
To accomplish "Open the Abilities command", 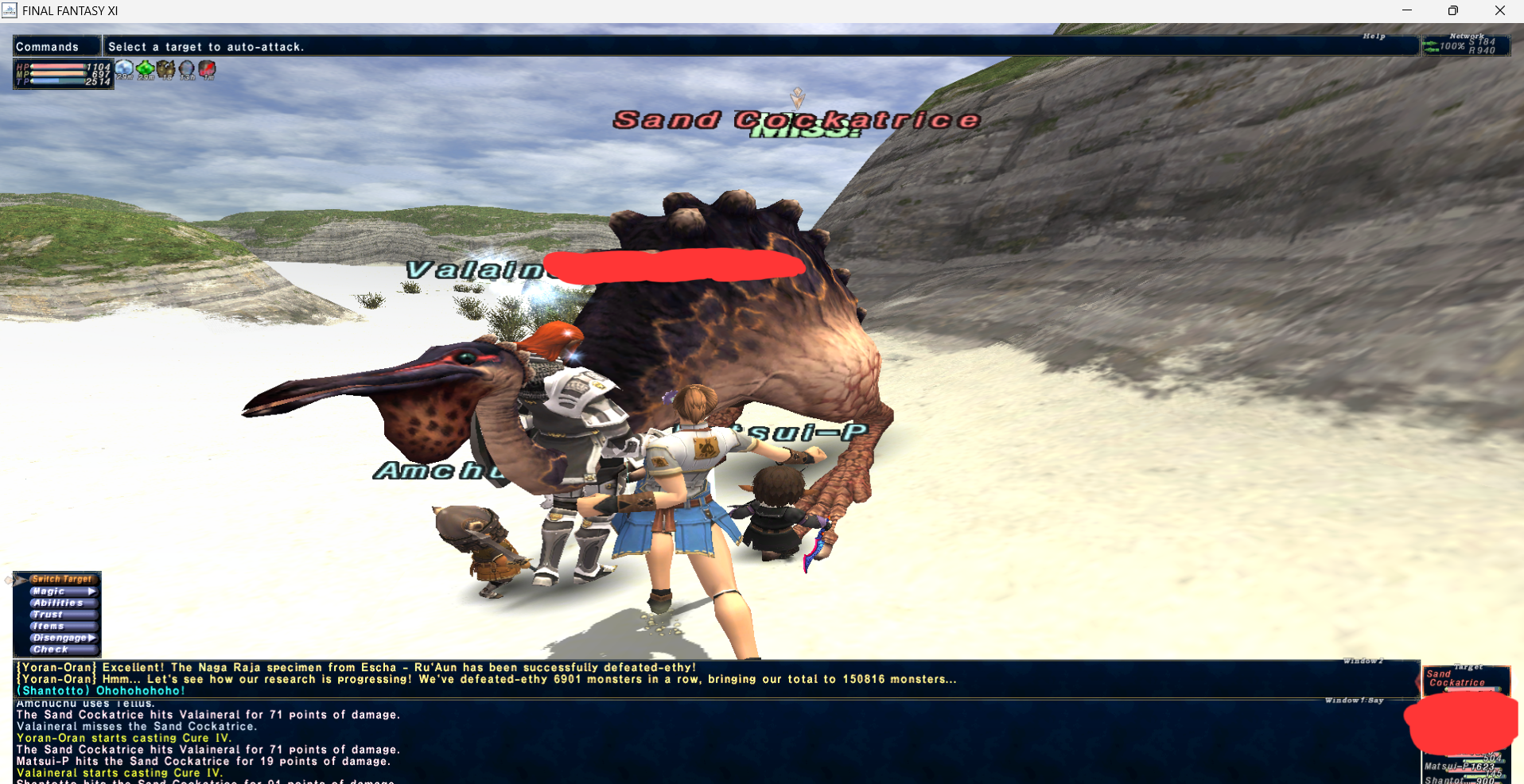I will point(58,603).
